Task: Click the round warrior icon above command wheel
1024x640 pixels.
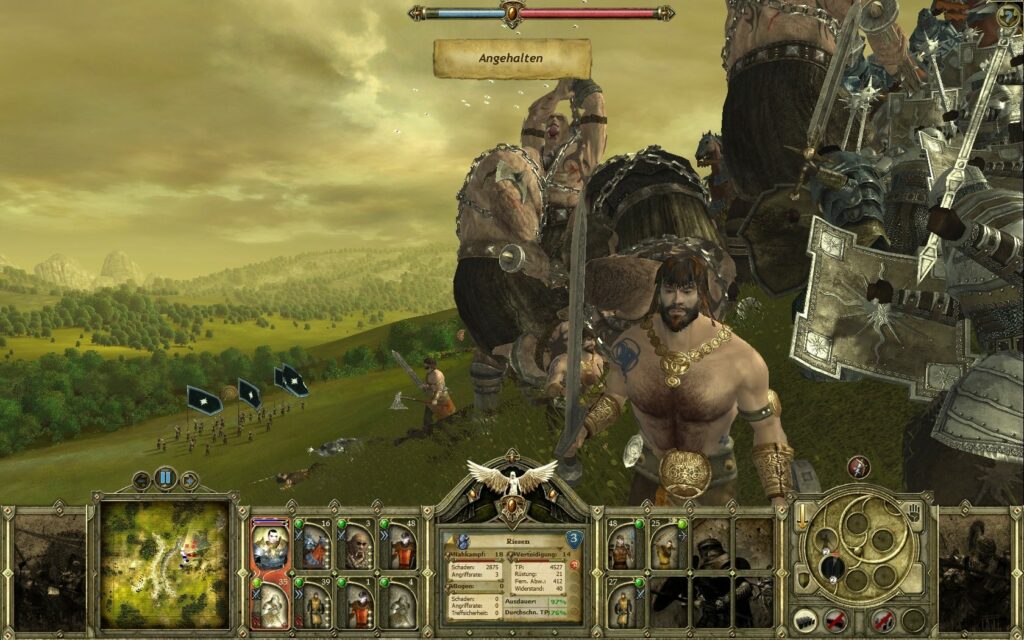Action: click(x=858, y=467)
